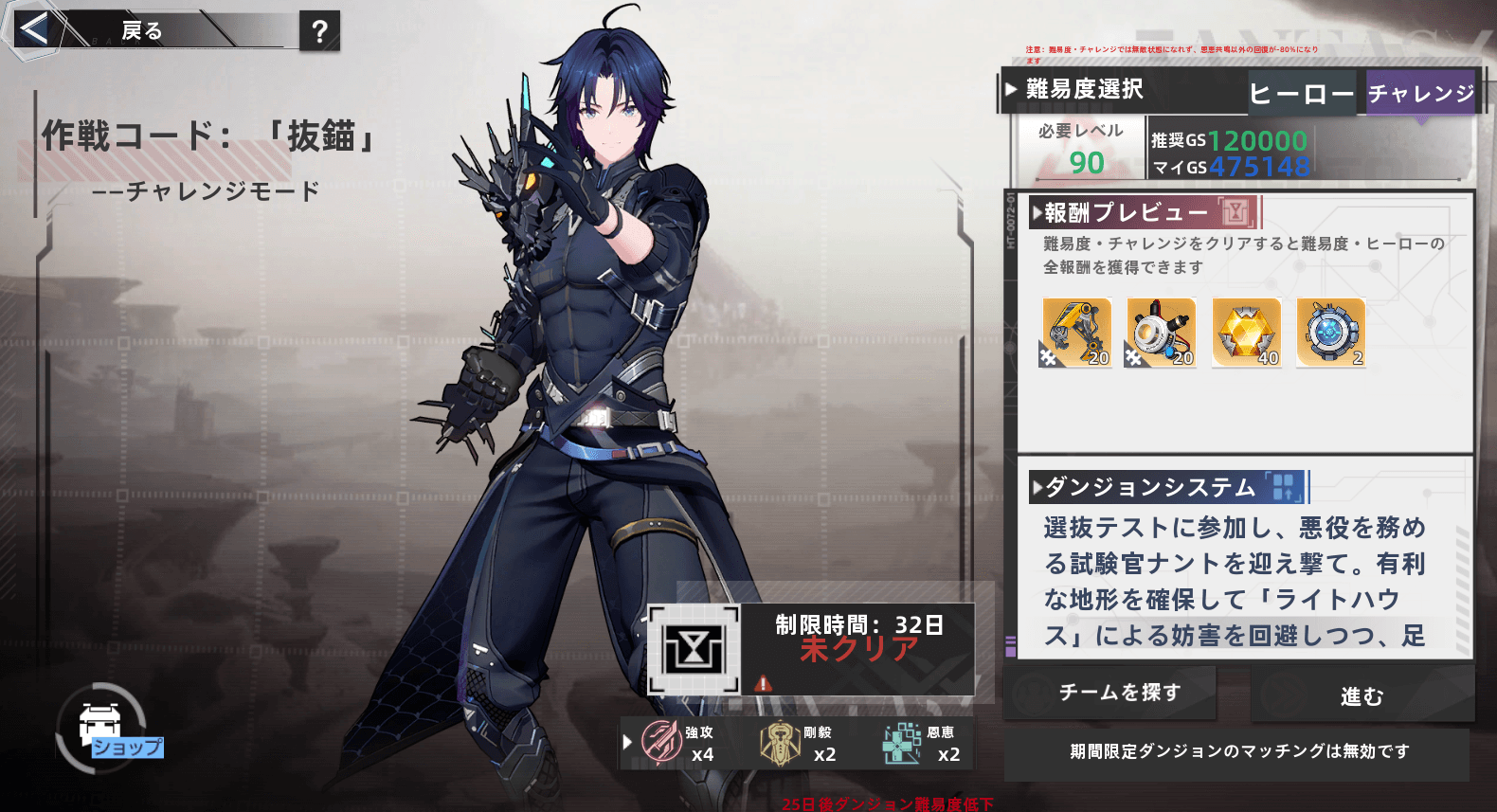
Task: Click the gift icon on 報酬プレビュー header
Action: 1236,212
